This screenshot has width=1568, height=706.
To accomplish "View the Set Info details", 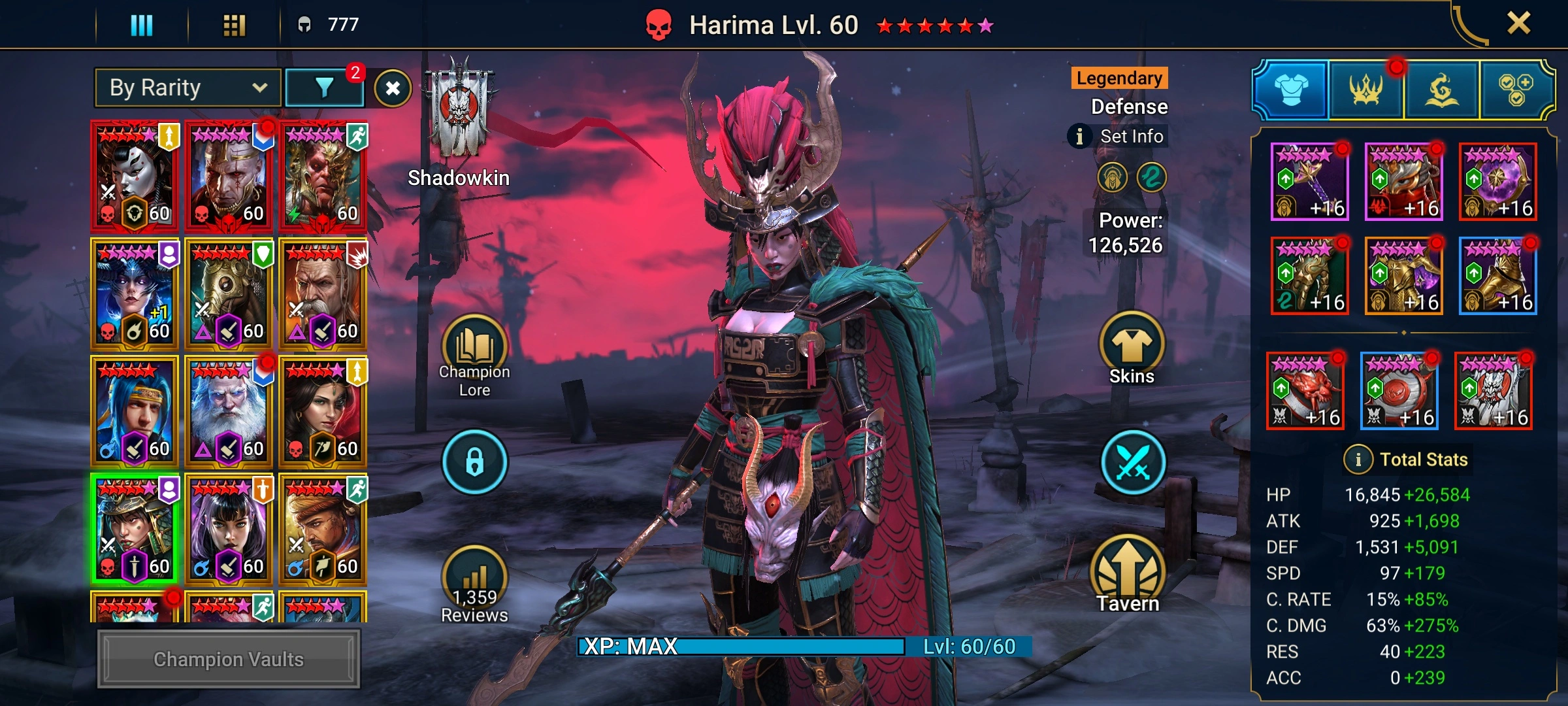I will (x=1120, y=137).
